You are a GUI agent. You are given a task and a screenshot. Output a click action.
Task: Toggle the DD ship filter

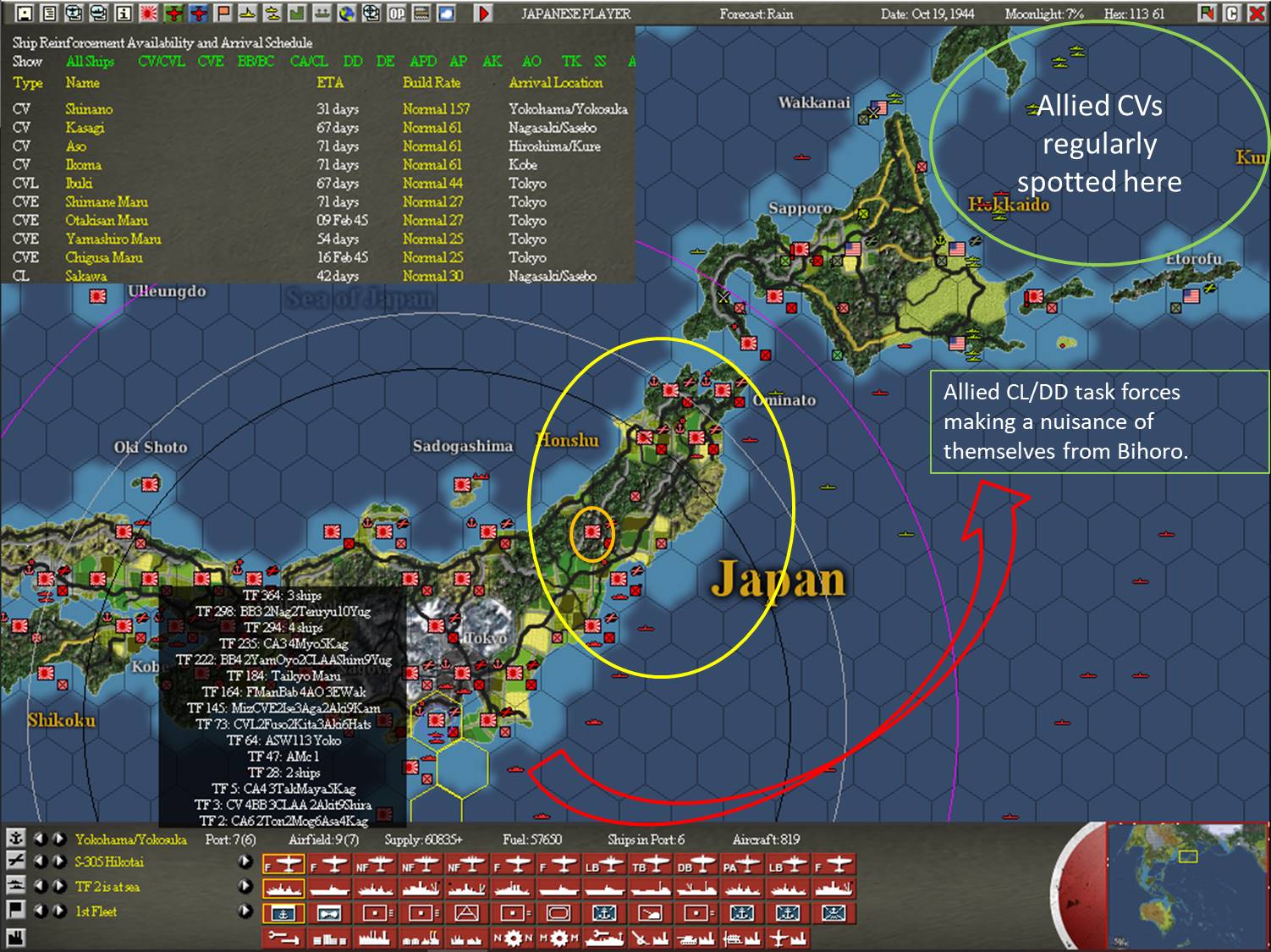coord(352,61)
